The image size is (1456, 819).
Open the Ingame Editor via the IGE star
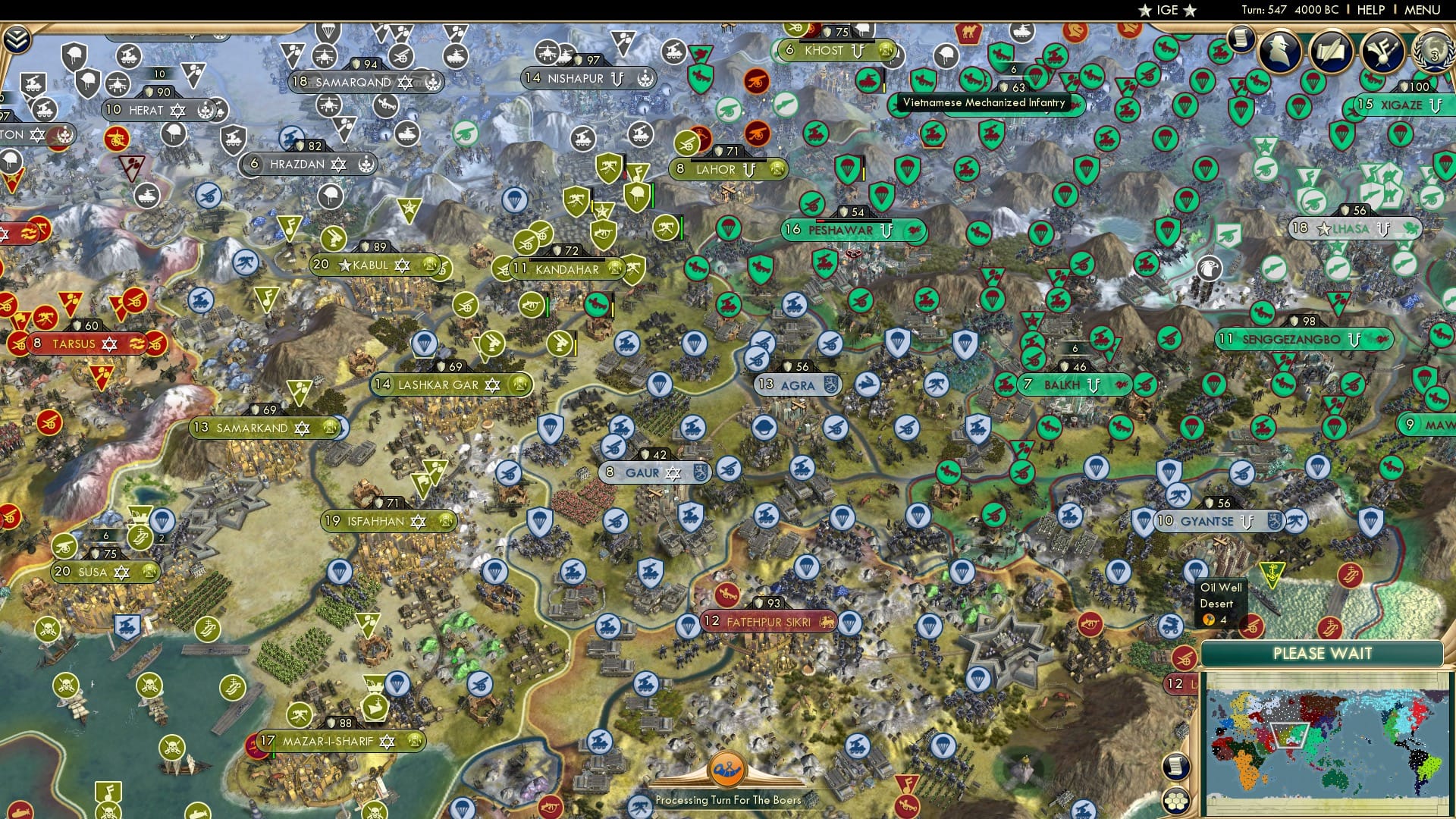tap(1165, 11)
